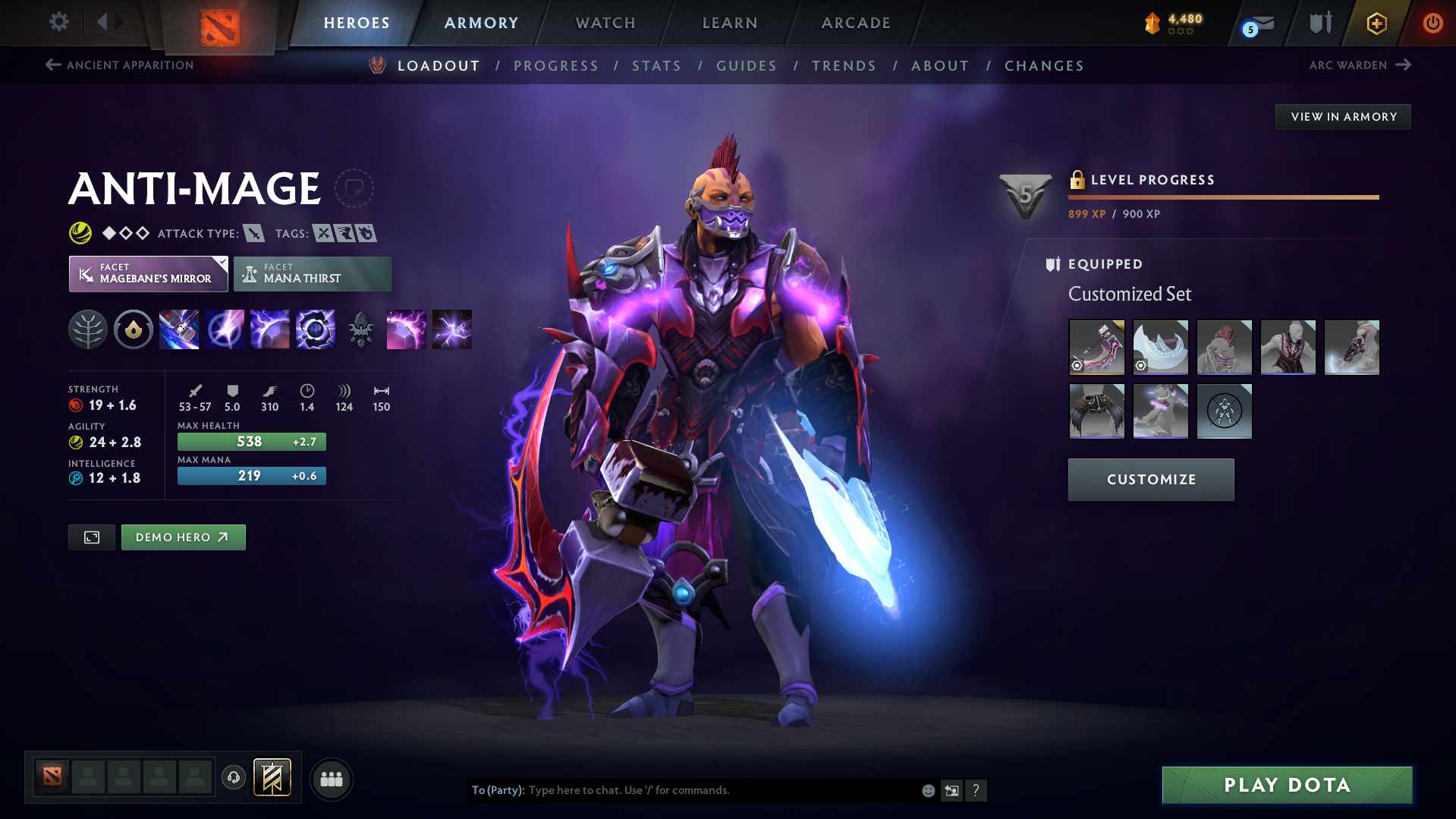The height and width of the screenshot is (819, 1456).
Task: Click the Aghanim's Scepter upgrade icon
Action: tap(360, 329)
